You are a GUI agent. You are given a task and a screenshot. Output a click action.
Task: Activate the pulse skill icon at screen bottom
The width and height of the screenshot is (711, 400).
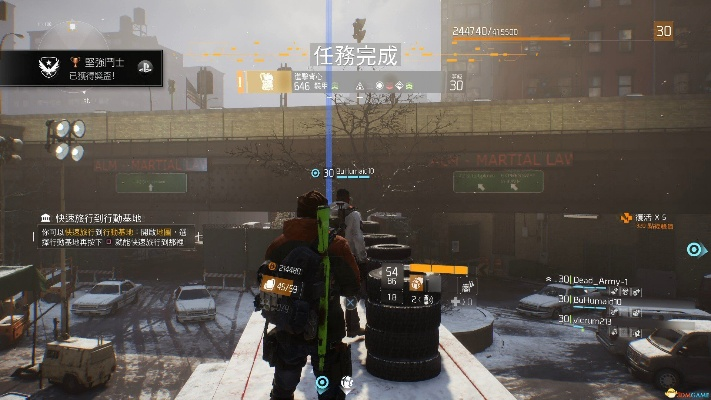point(322,382)
